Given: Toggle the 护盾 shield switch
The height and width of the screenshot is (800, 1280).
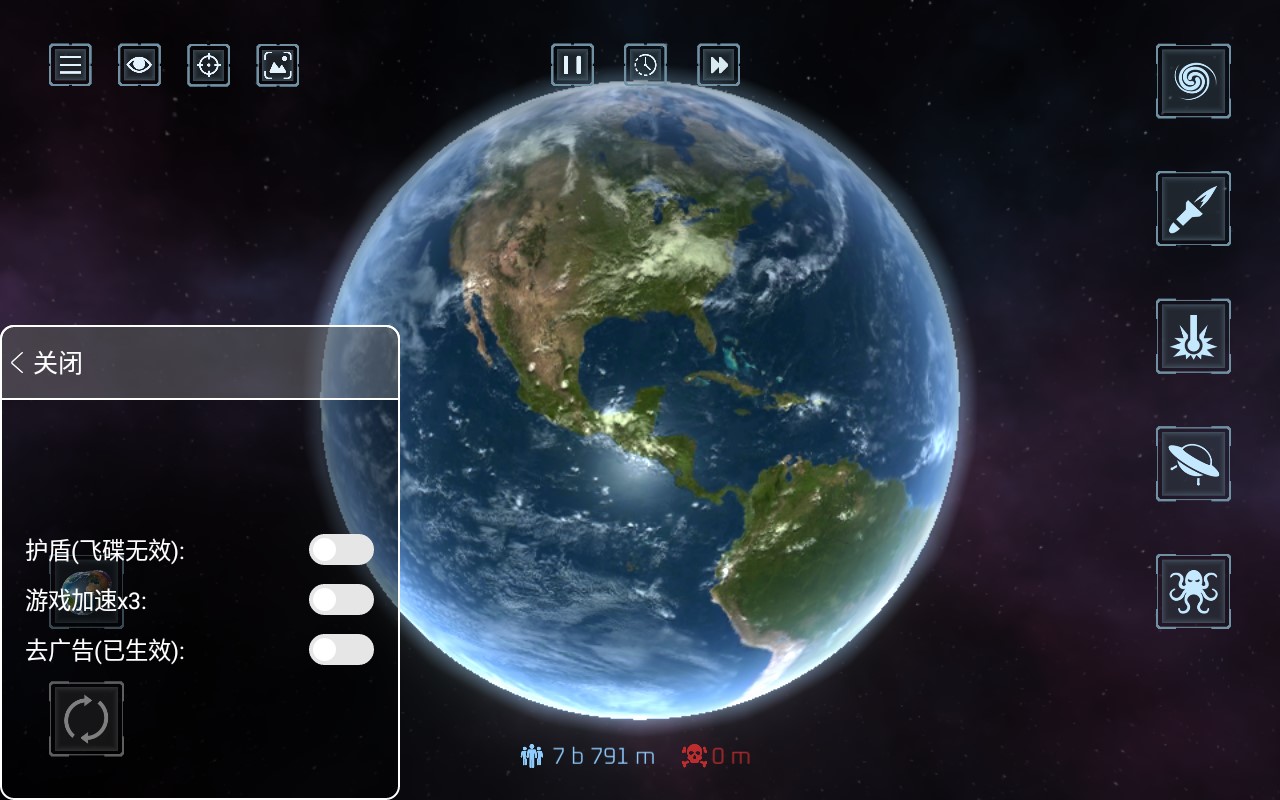Looking at the screenshot, I should coord(341,549).
